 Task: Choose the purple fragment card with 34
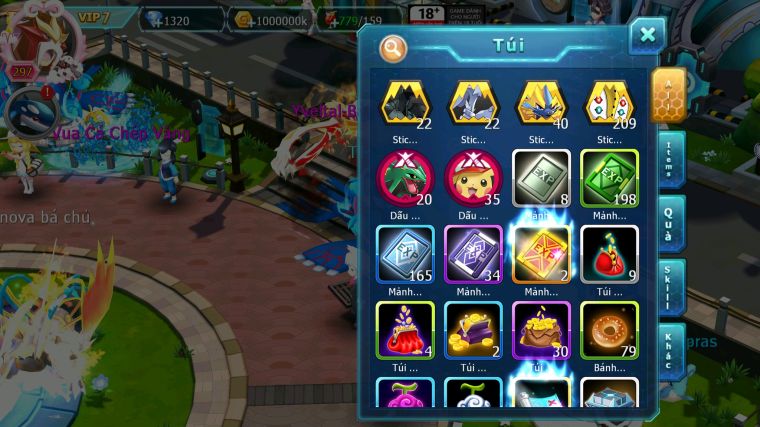473,254
